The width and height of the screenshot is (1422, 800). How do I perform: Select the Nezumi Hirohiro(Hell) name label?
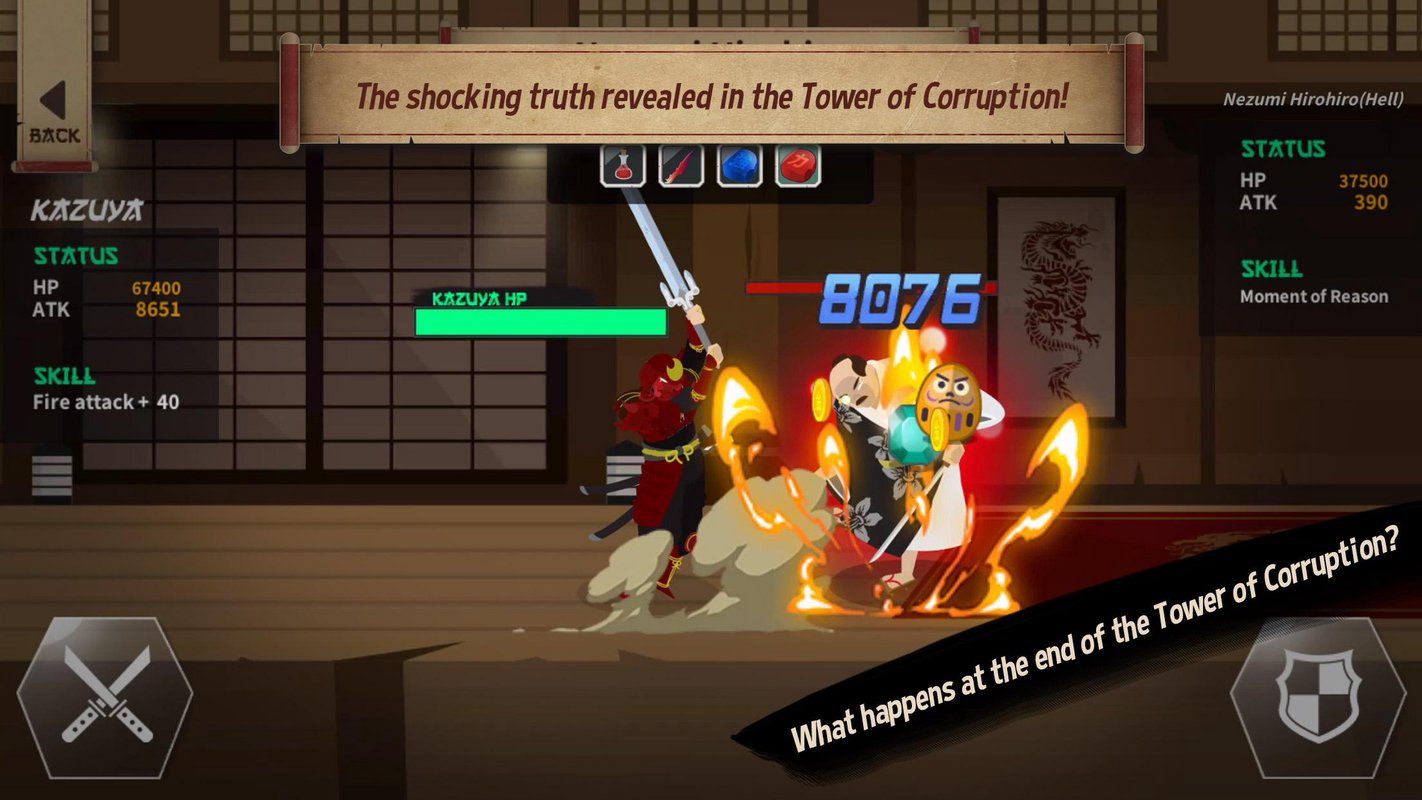tap(1314, 101)
